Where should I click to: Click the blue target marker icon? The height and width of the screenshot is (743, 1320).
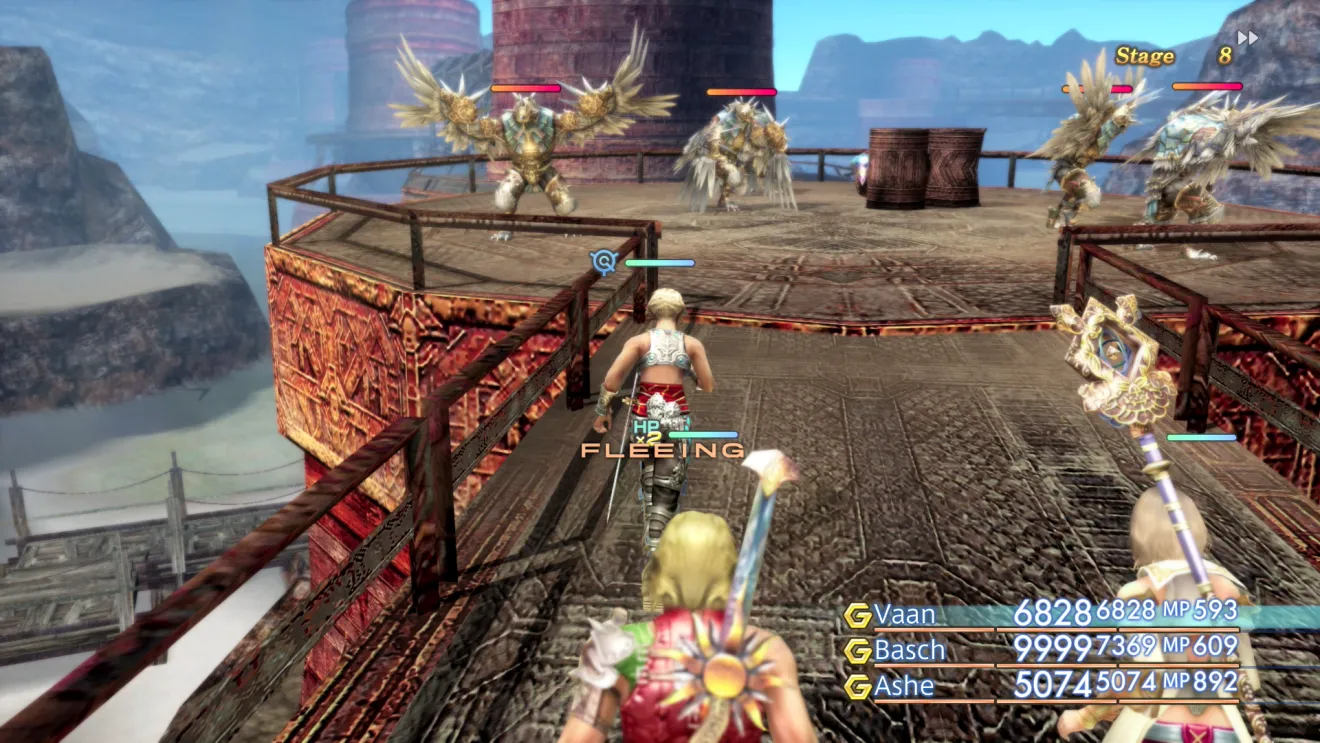(x=603, y=262)
